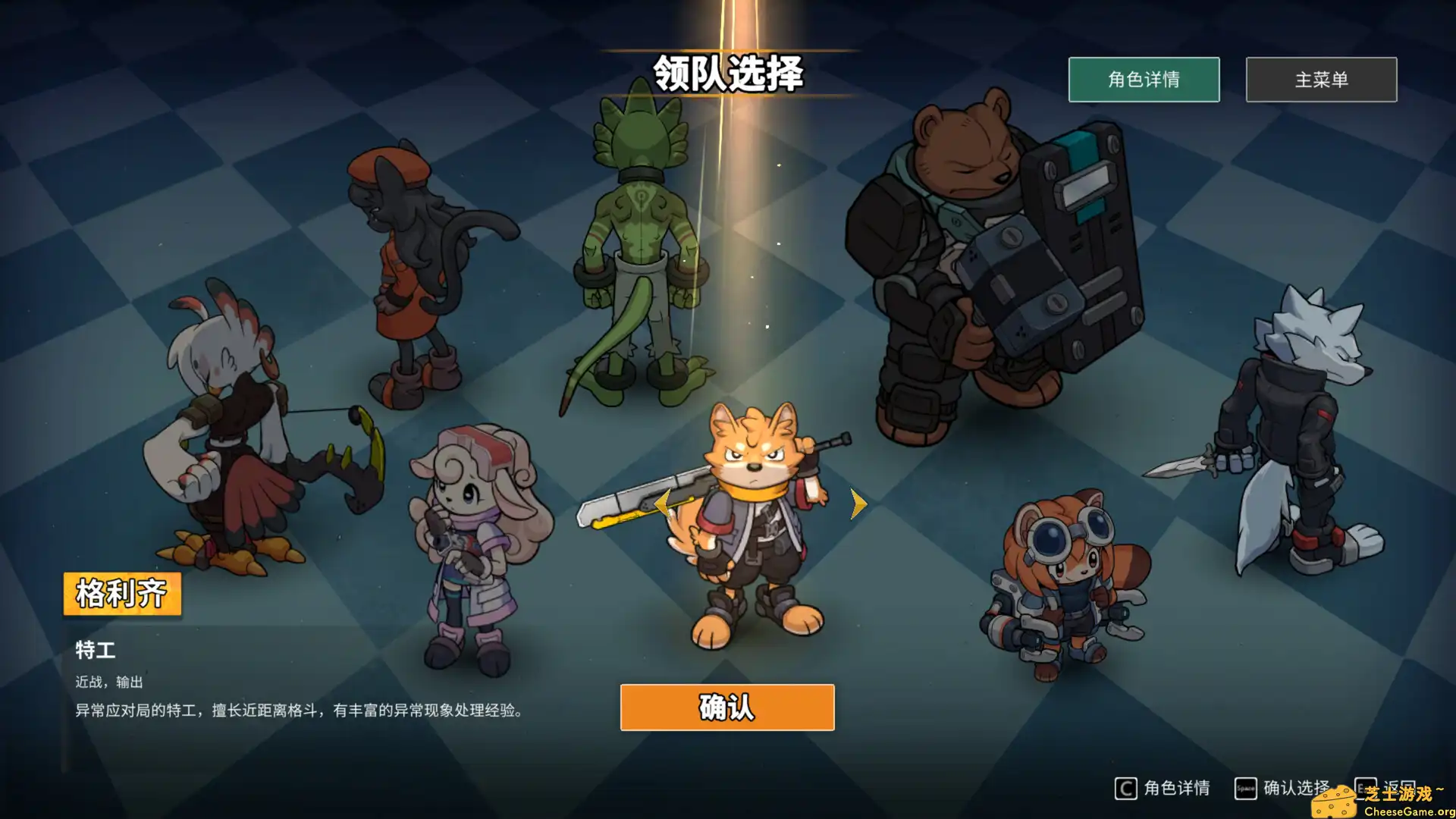1456x819 pixels.
Task: Click the 确认 button to confirm leader
Action: (x=726, y=708)
